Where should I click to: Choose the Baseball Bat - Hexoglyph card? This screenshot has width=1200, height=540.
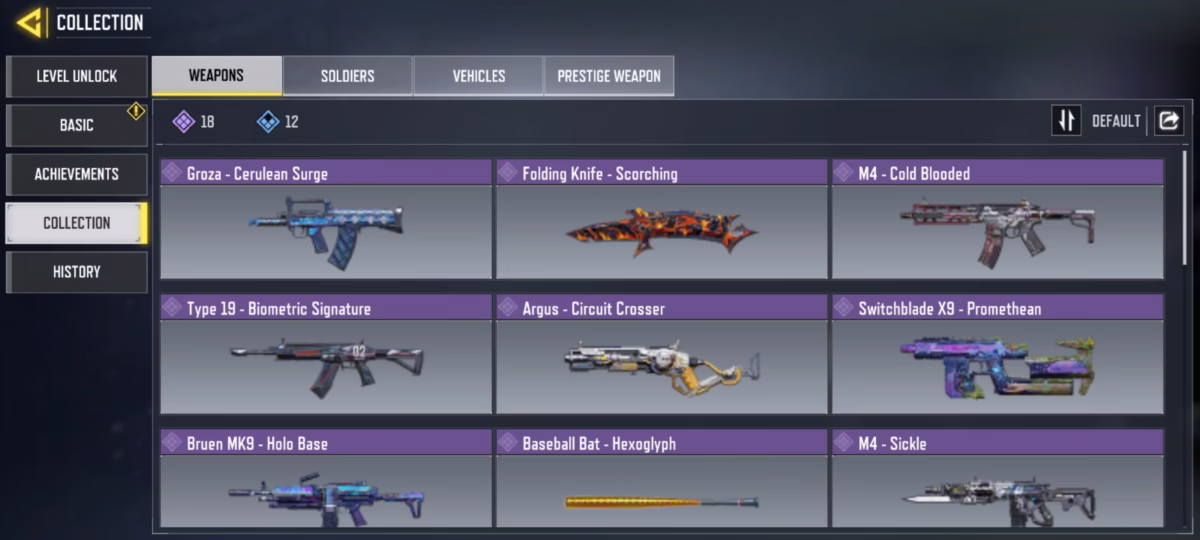pos(662,479)
